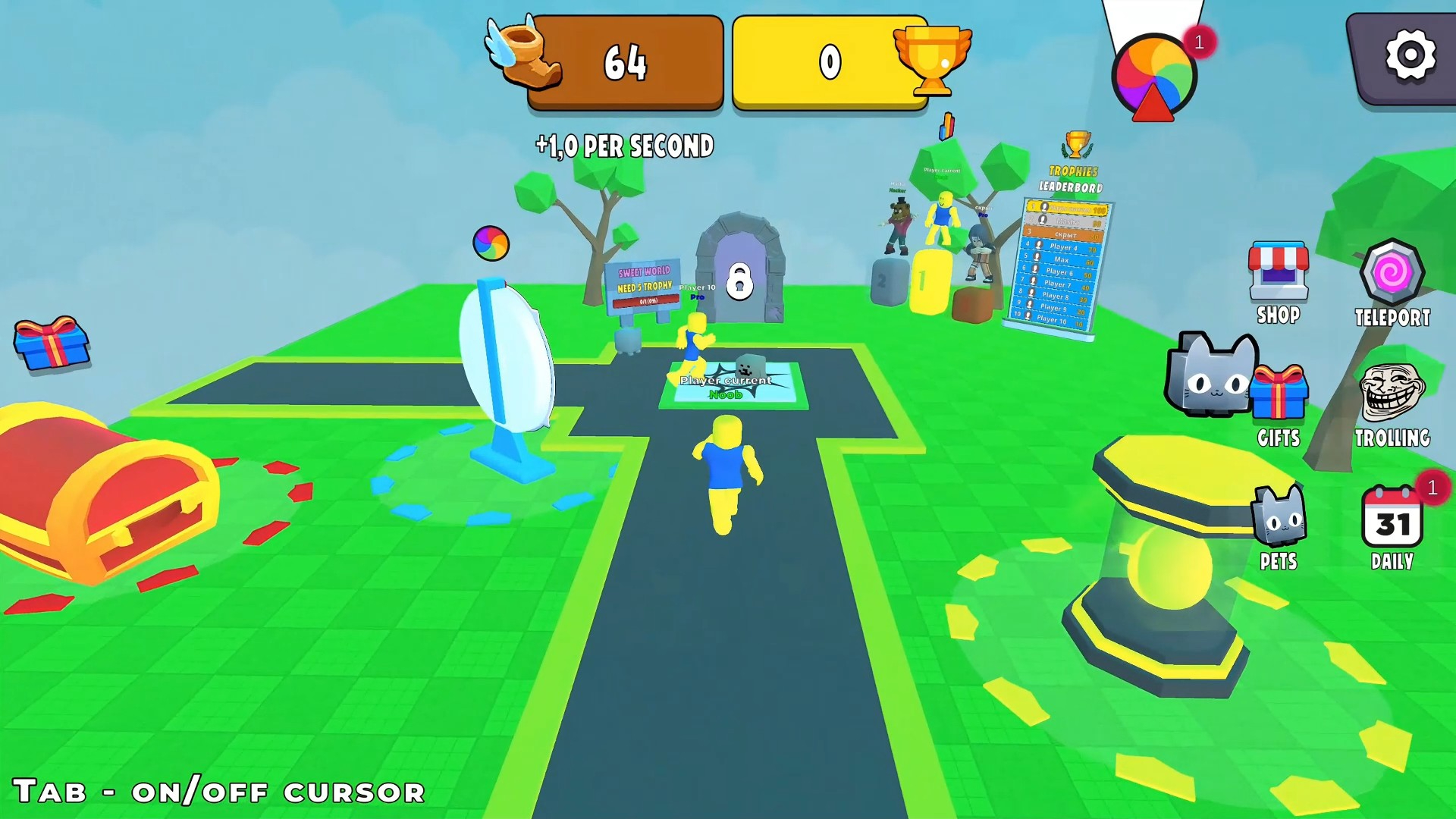The width and height of the screenshot is (1456, 819).
Task: Click the Sweet World progress bar
Action: 645,302
